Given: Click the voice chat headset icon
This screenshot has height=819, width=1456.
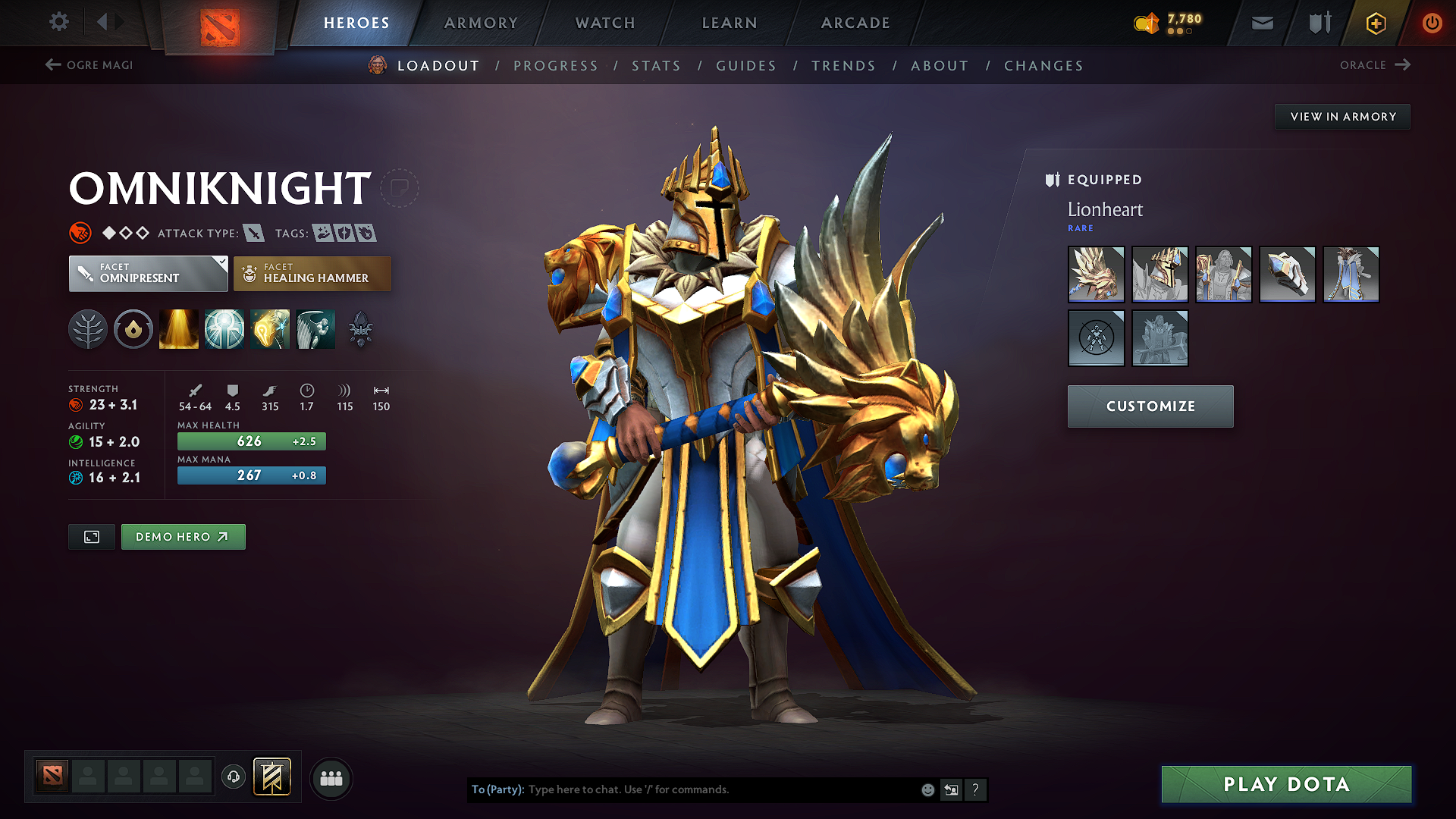Looking at the screenshot, I should click(234, 777).
